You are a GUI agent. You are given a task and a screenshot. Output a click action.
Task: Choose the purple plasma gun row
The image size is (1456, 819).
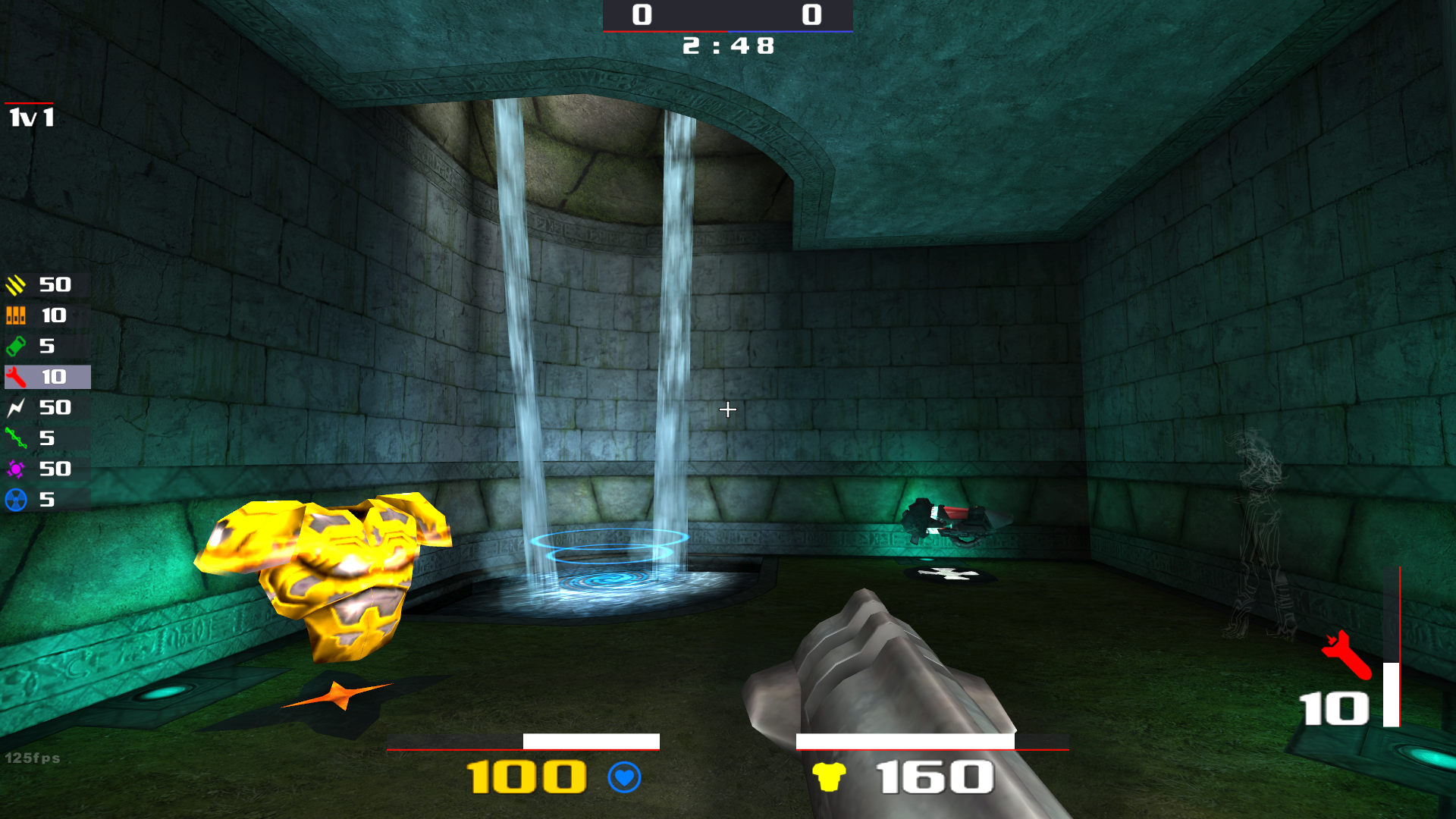[45, 469]
